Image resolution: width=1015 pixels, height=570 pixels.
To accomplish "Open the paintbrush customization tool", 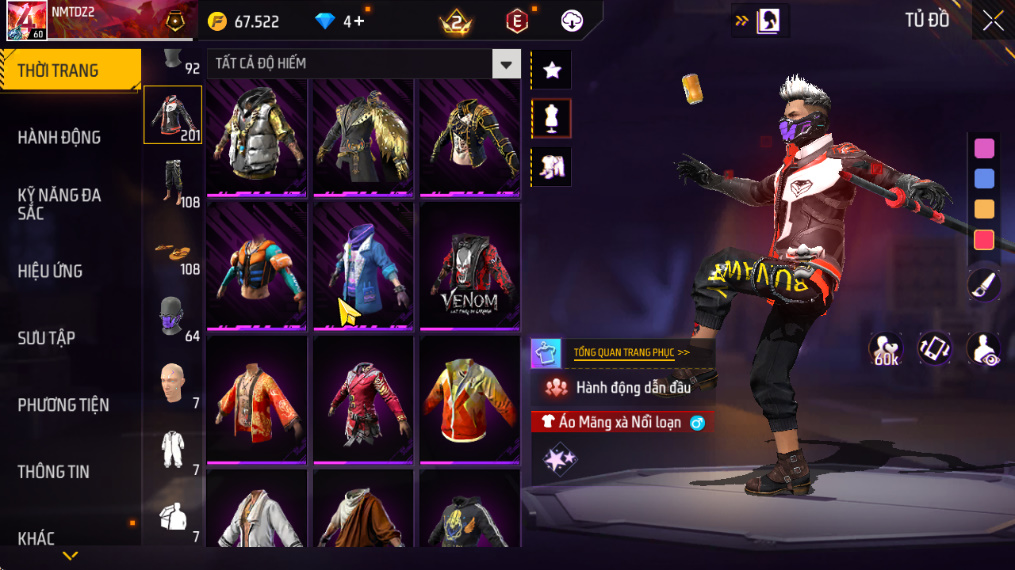I will (984, 285).
